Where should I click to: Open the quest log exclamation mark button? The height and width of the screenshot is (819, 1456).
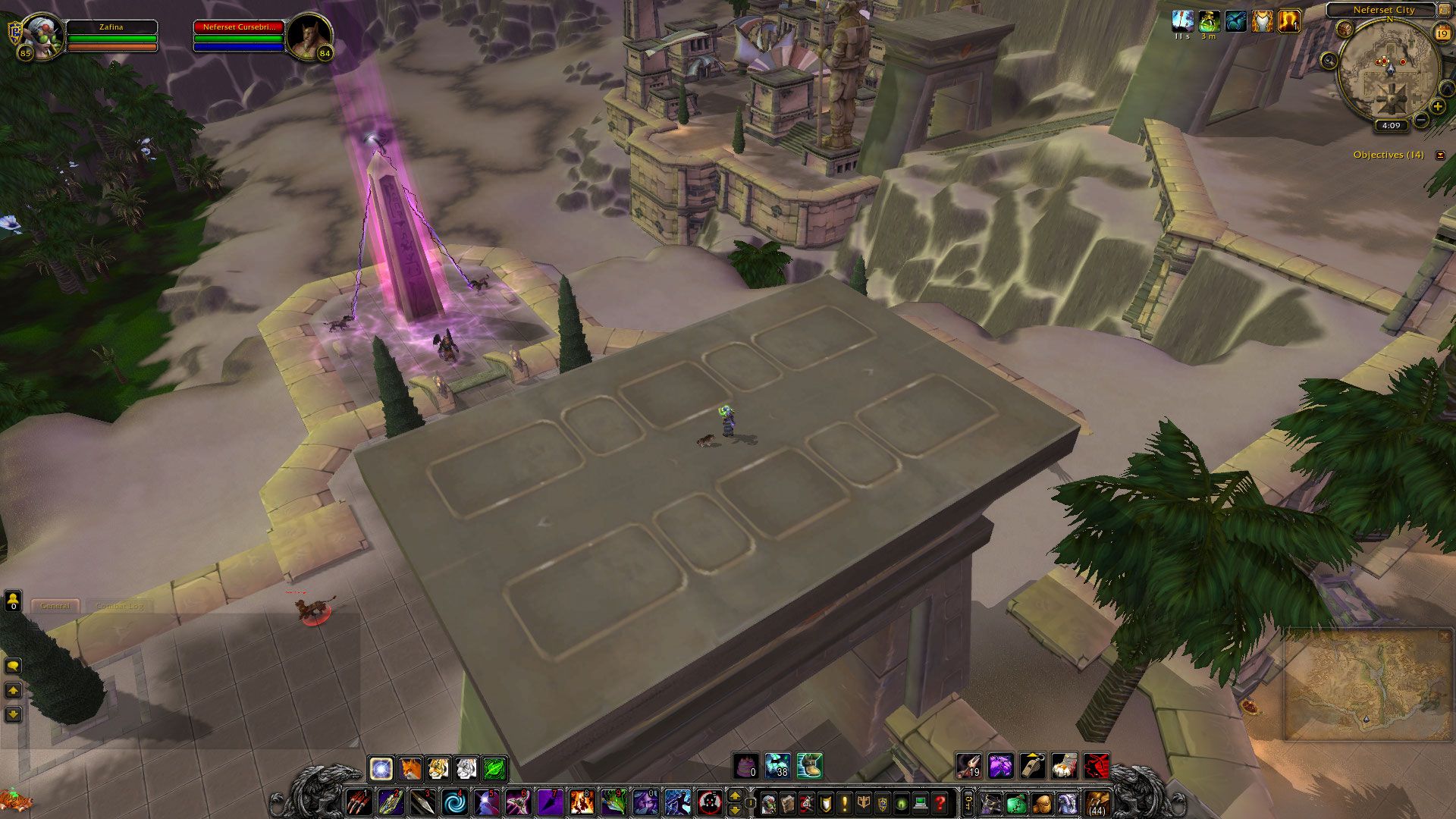tap(845, 803)
